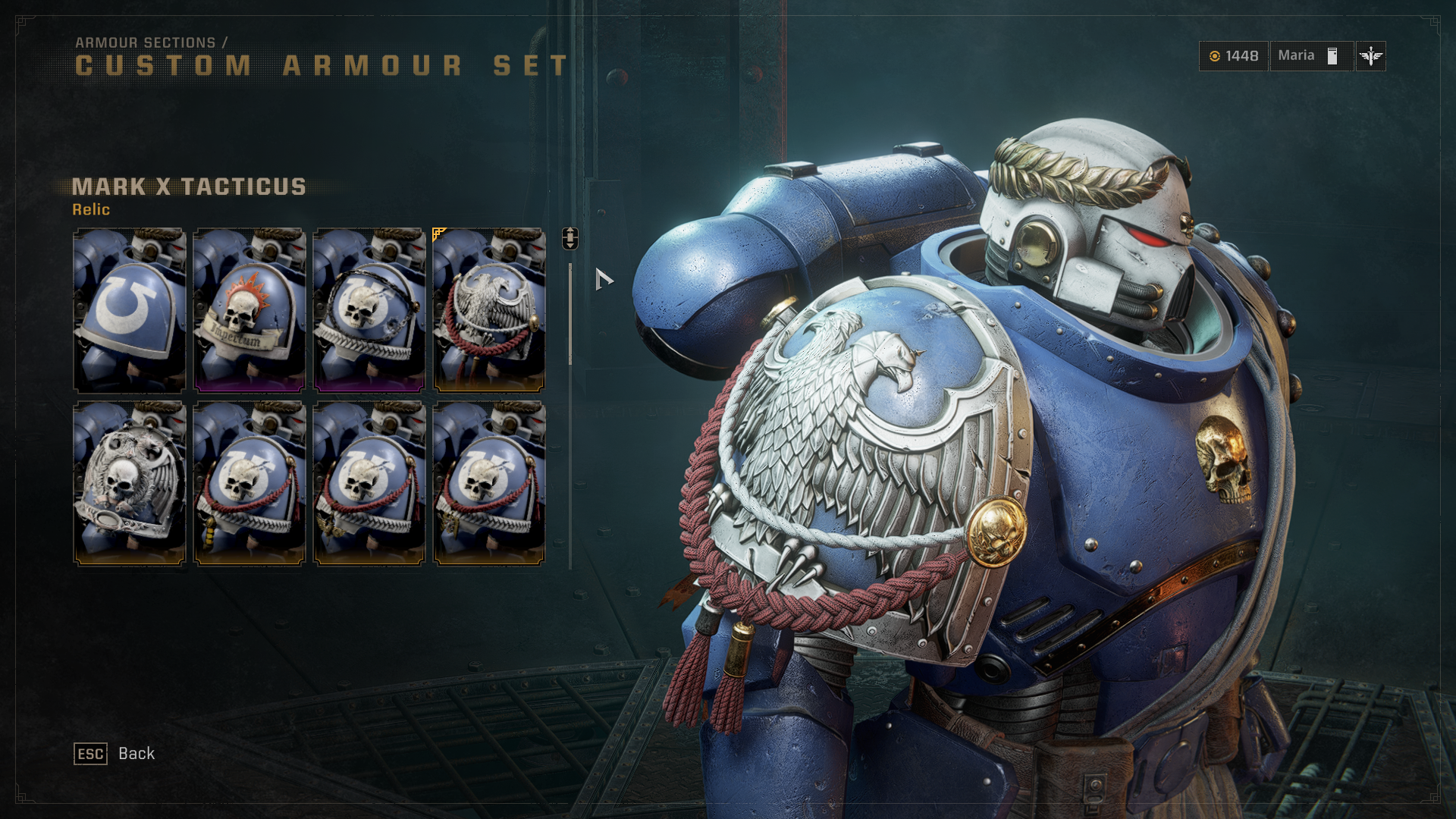
Task: Click the armour list scrollbar
Action: (x=570, y=315)
